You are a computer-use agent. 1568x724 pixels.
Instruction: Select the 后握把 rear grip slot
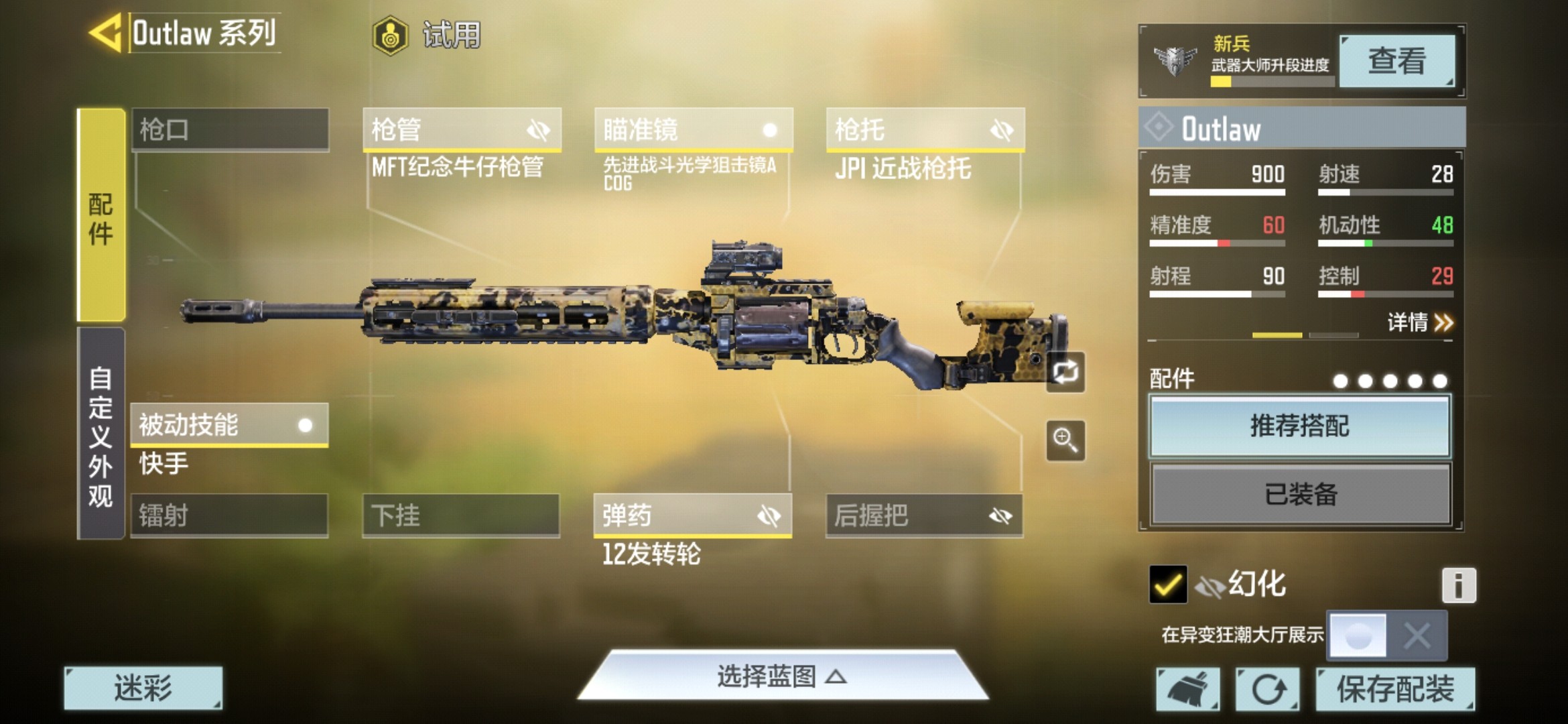pyautogui.click(x=924, y=516)
